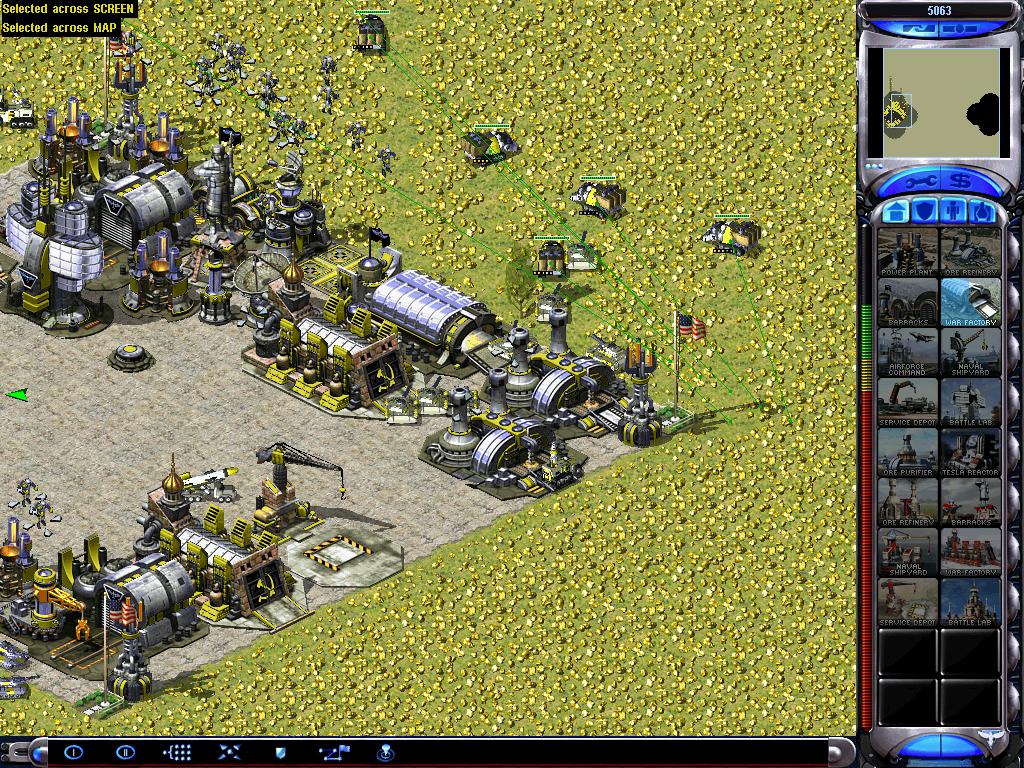Viewport: 1024px width, 768px height.
Task: Select team two on command bar
Action: click(125, 752)
